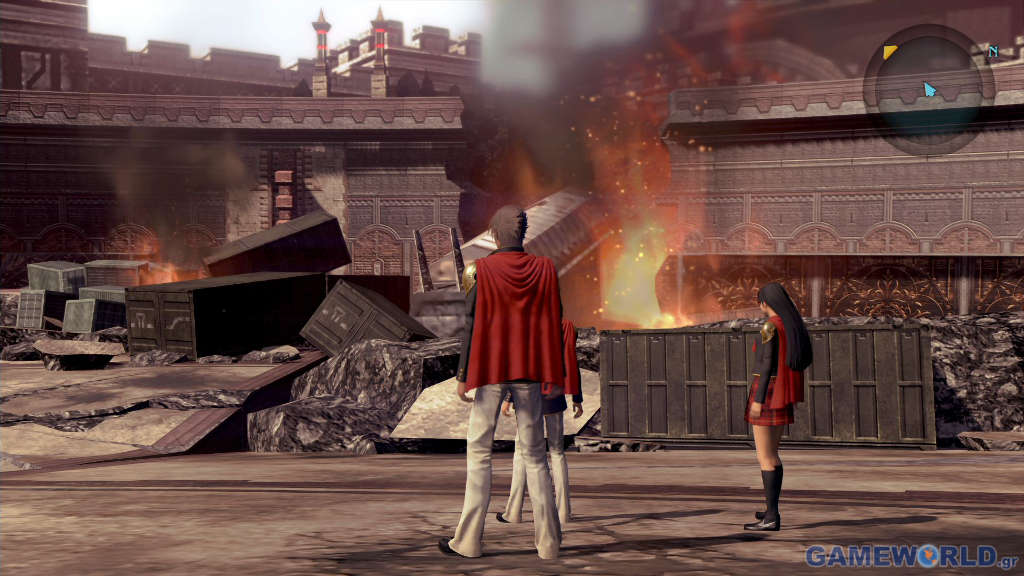
Task: Click the blue player arrow on the minimap
Action: [930, 90]
